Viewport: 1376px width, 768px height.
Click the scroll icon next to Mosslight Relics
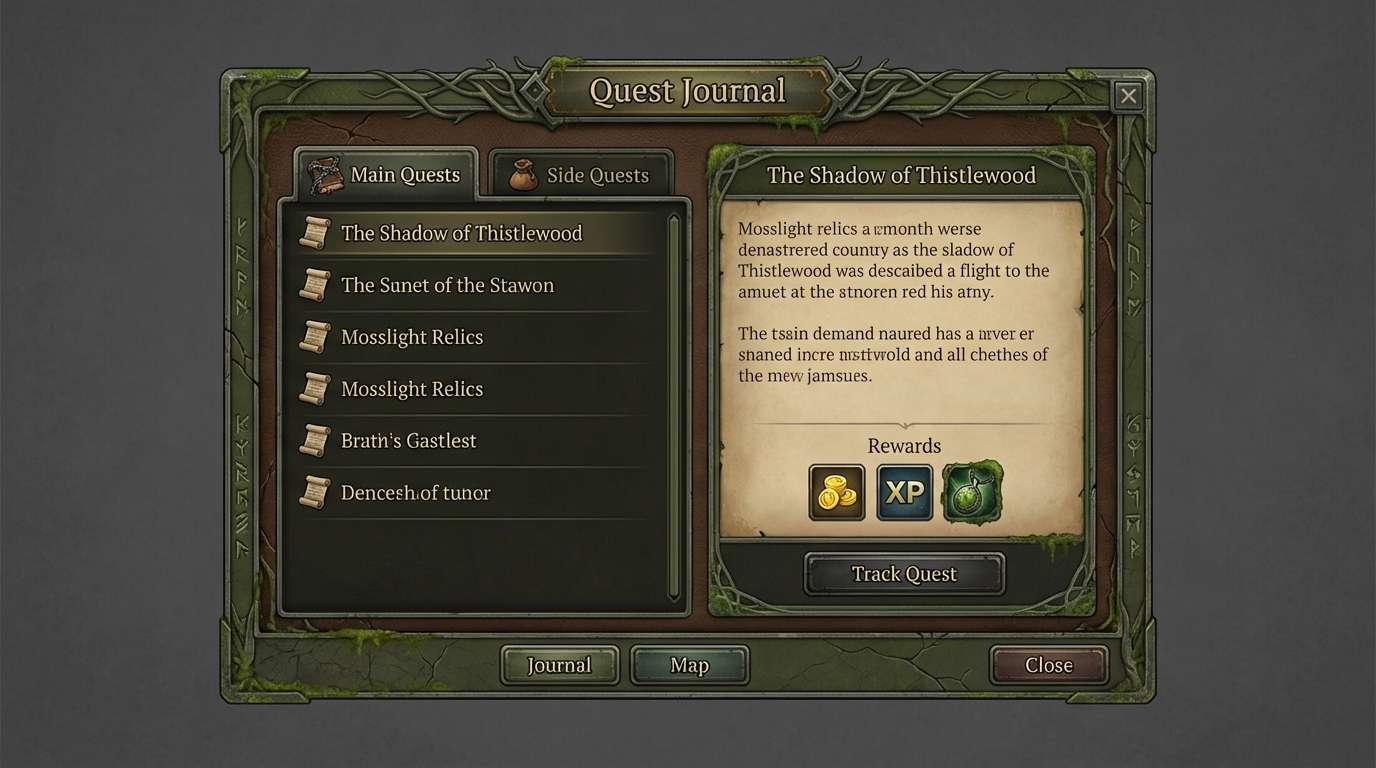tap(315, 337)
